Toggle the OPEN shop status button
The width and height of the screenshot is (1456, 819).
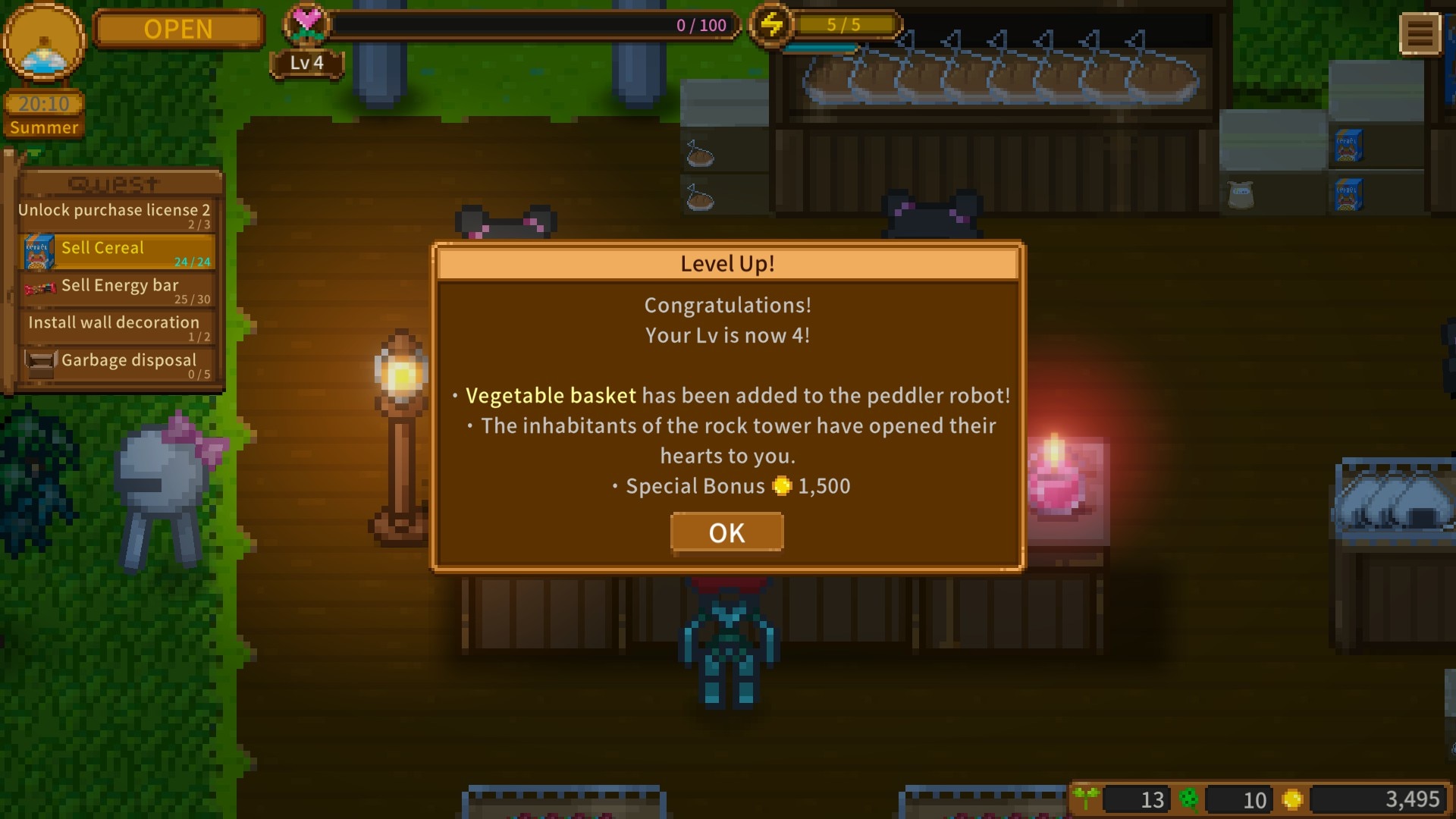(178, 29)
